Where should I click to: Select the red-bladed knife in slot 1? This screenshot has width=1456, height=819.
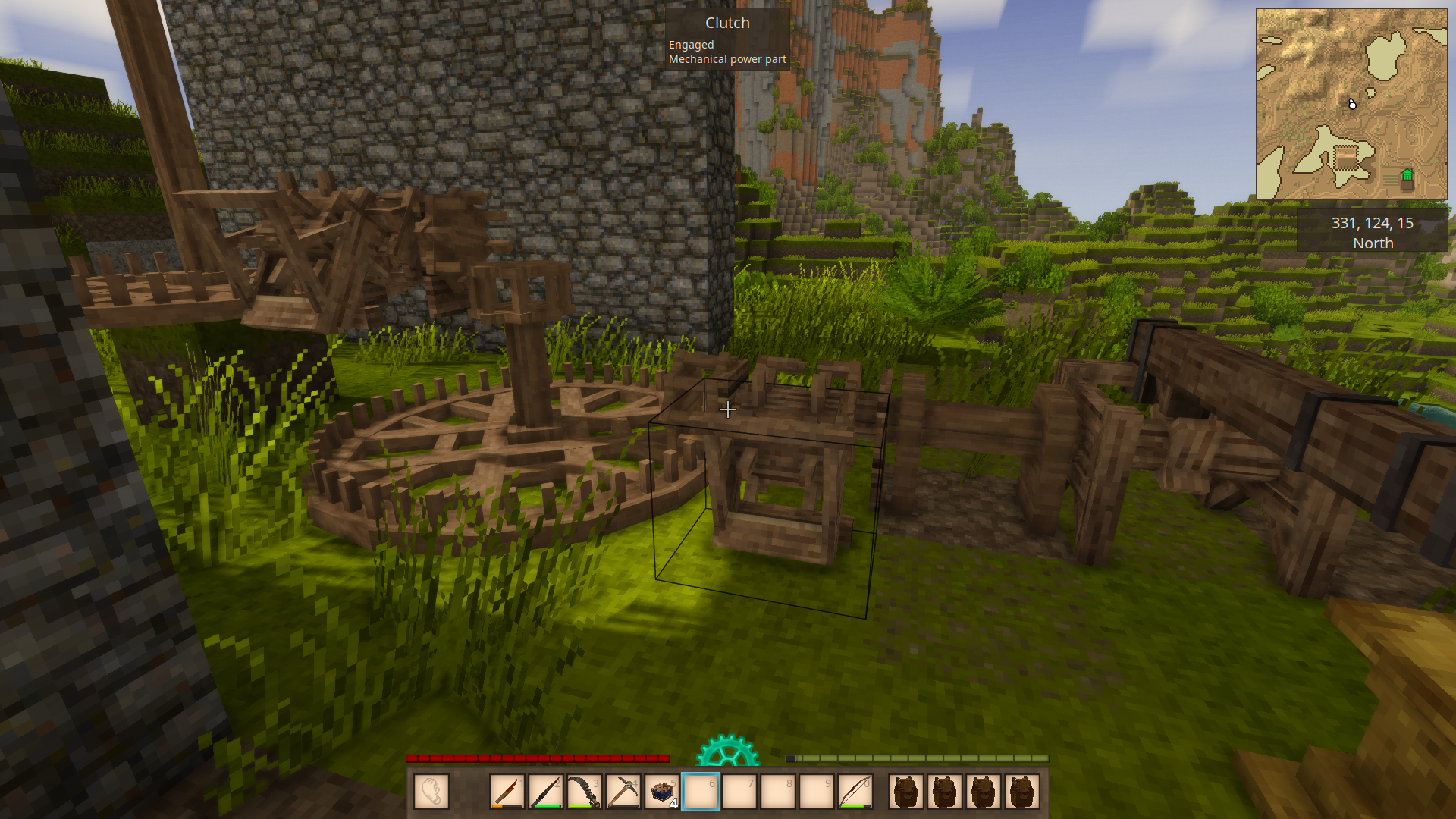pos(507,792)
